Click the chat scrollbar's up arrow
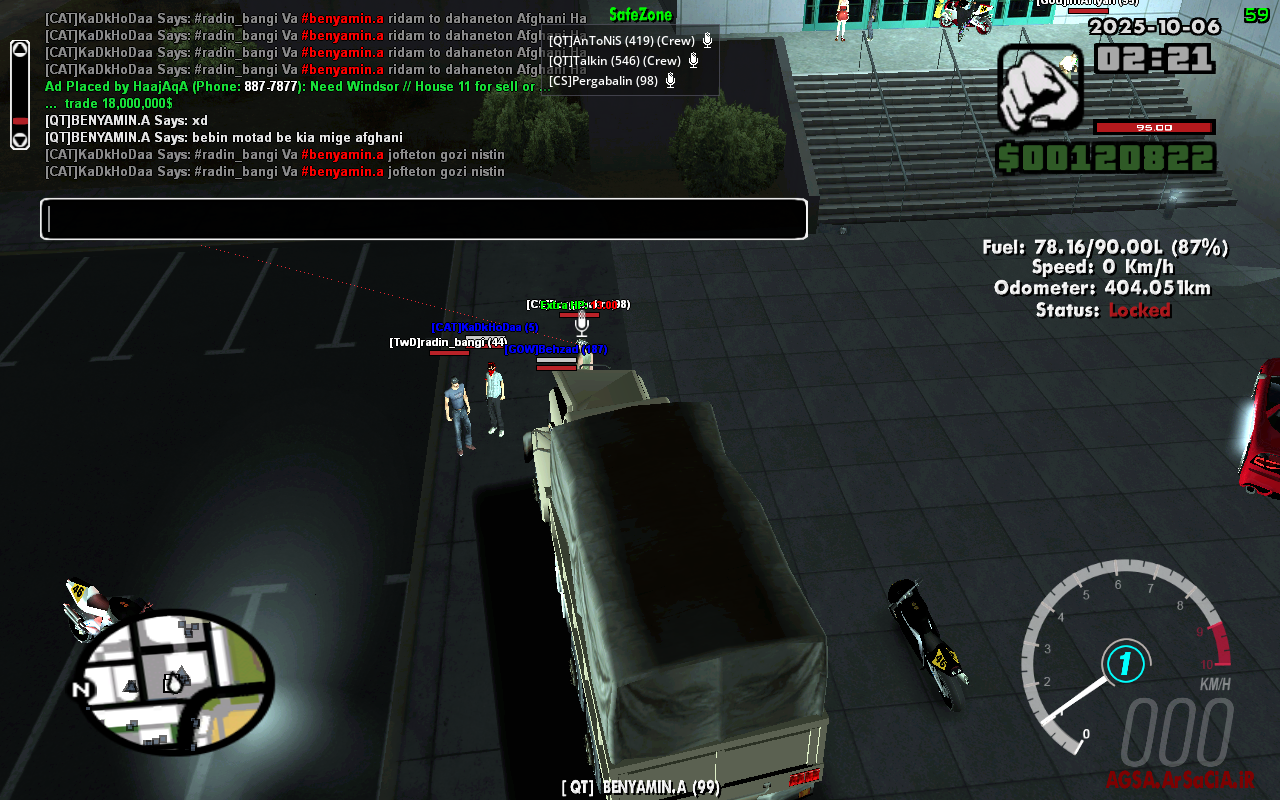1280x800 pixels. [x=20, y=51]
